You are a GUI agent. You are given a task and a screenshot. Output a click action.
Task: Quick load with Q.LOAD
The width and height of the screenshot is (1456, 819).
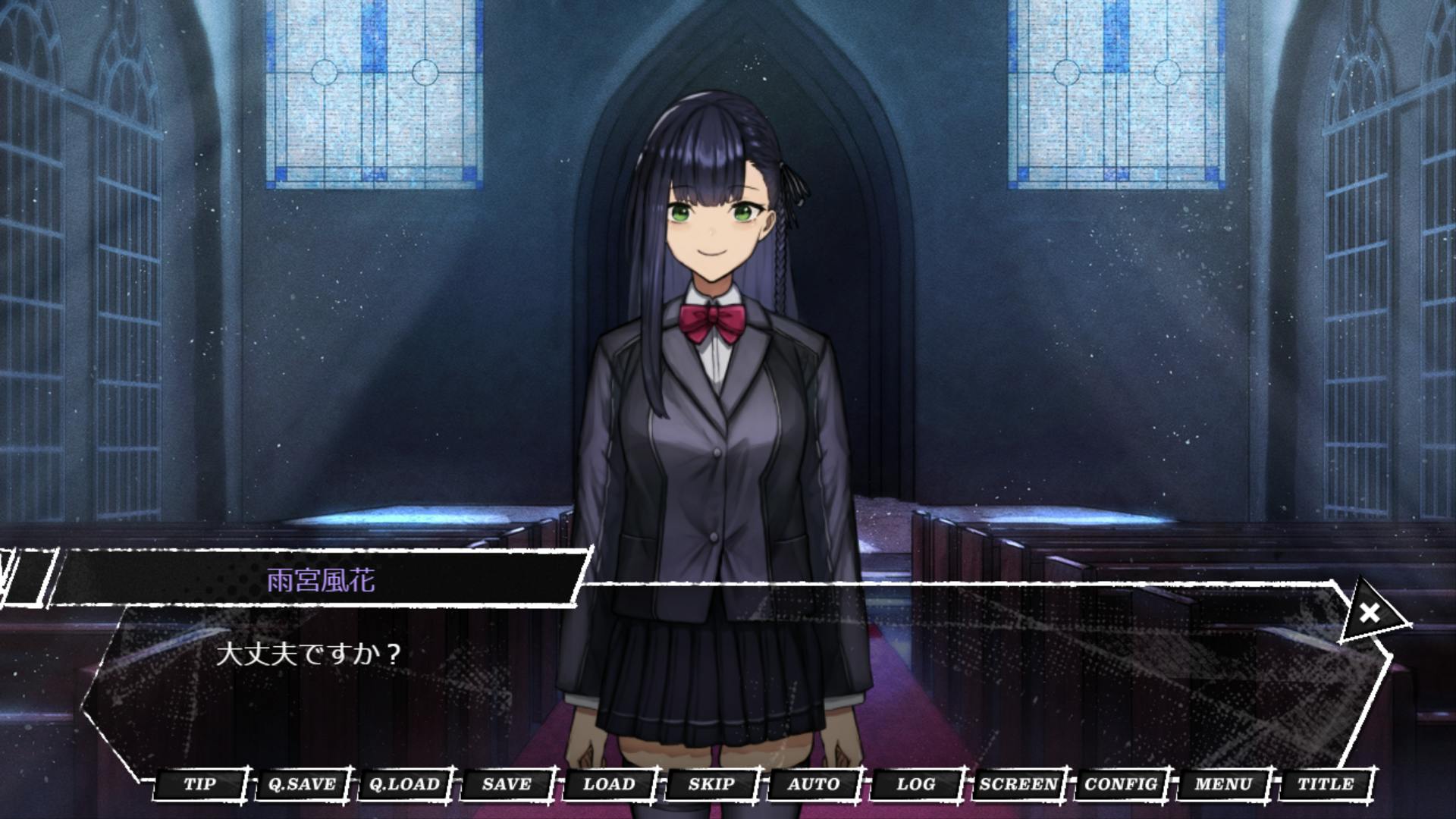(x=404, y=784)
